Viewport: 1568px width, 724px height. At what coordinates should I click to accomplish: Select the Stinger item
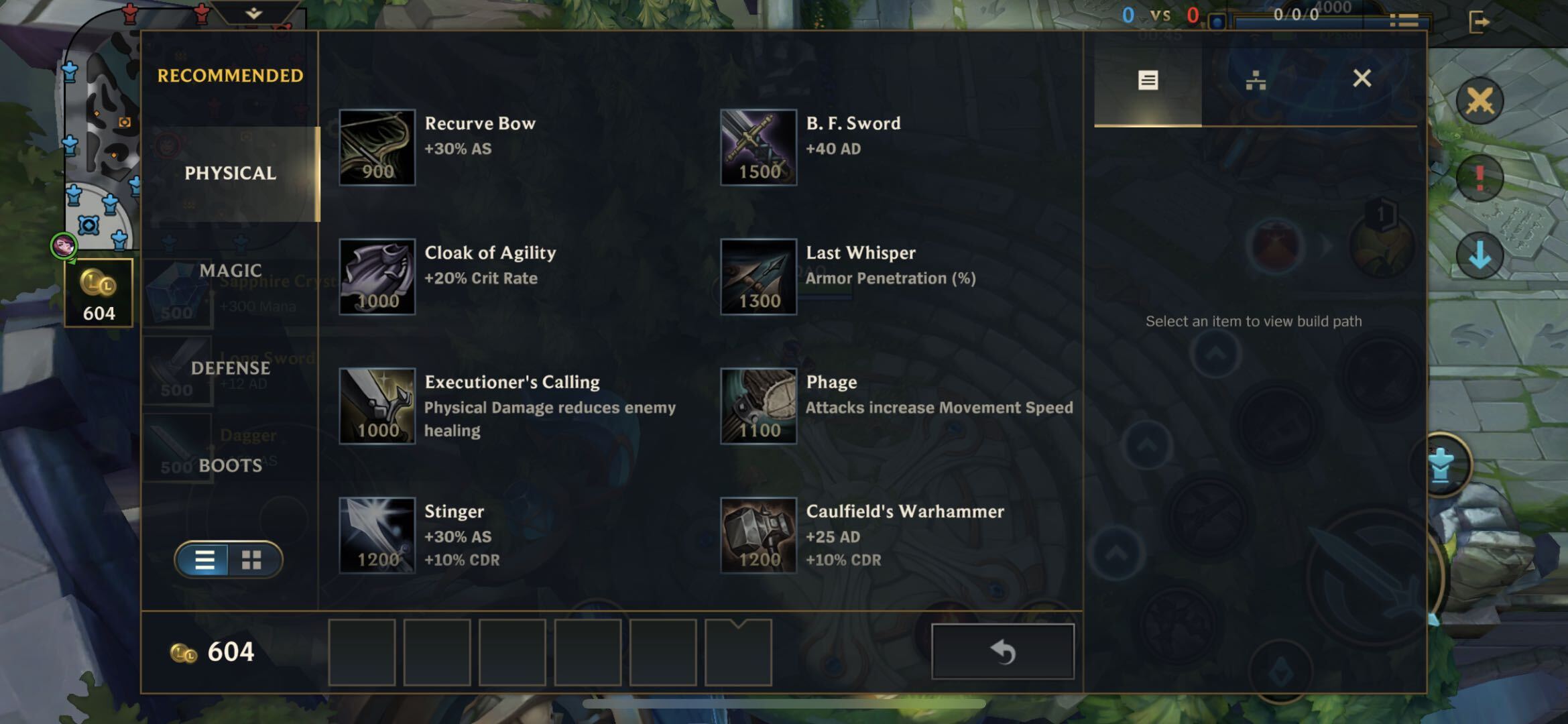[x=377, y=536]
